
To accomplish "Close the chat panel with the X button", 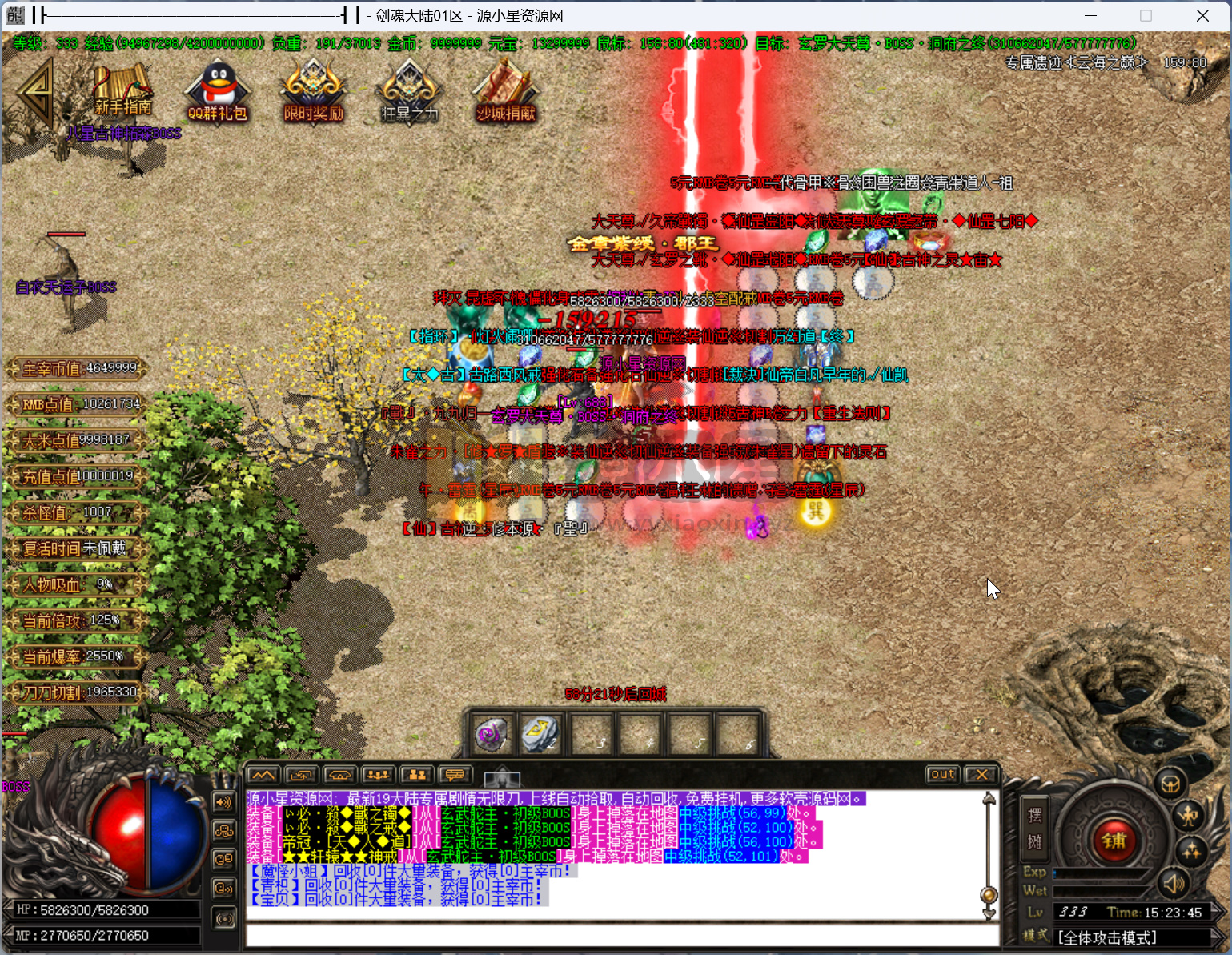I will (981, 774).
